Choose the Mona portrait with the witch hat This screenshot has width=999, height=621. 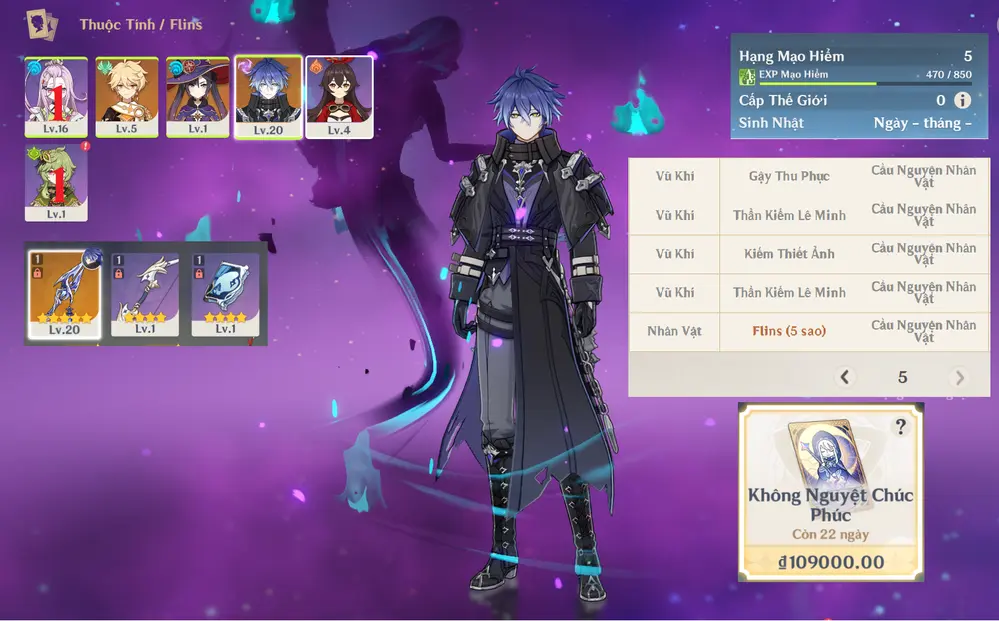197,96
